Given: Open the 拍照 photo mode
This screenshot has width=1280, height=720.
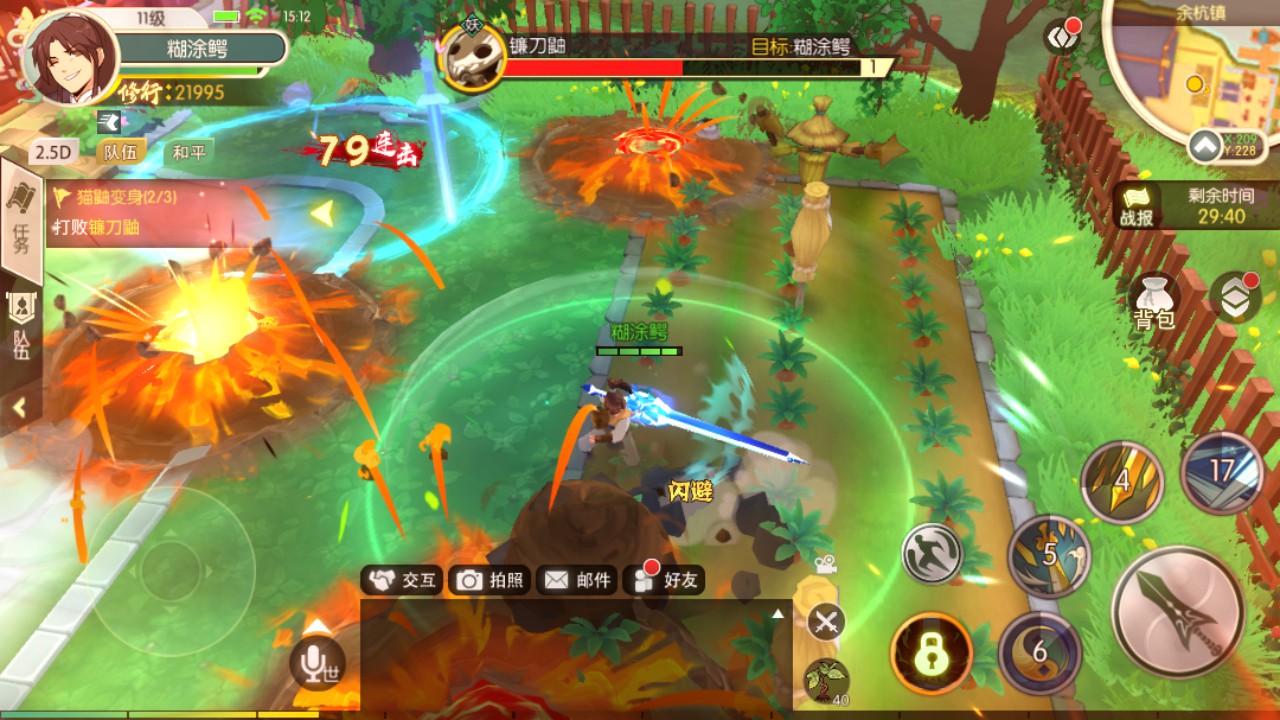Looking at the screenshot, I should pyautogui.click(x=489, y=580).
